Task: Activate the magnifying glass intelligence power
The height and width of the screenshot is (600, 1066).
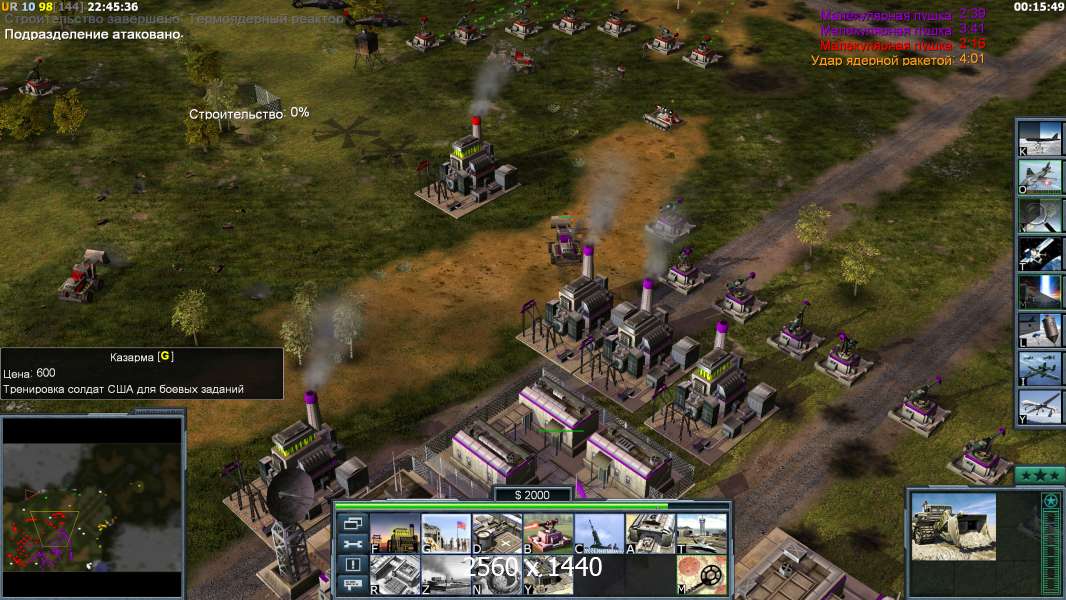Action: tap(1040, 214)
